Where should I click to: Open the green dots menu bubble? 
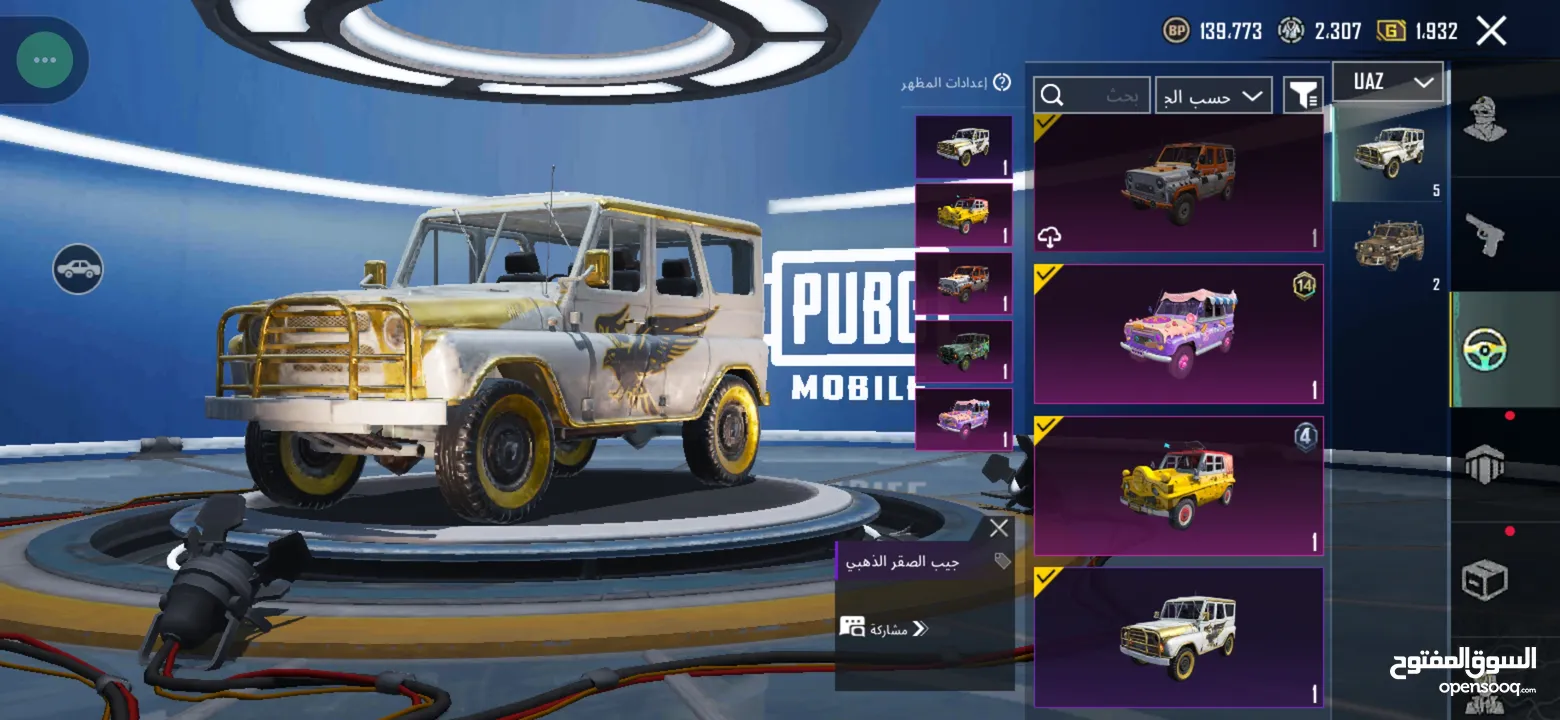tap(44, 60)
